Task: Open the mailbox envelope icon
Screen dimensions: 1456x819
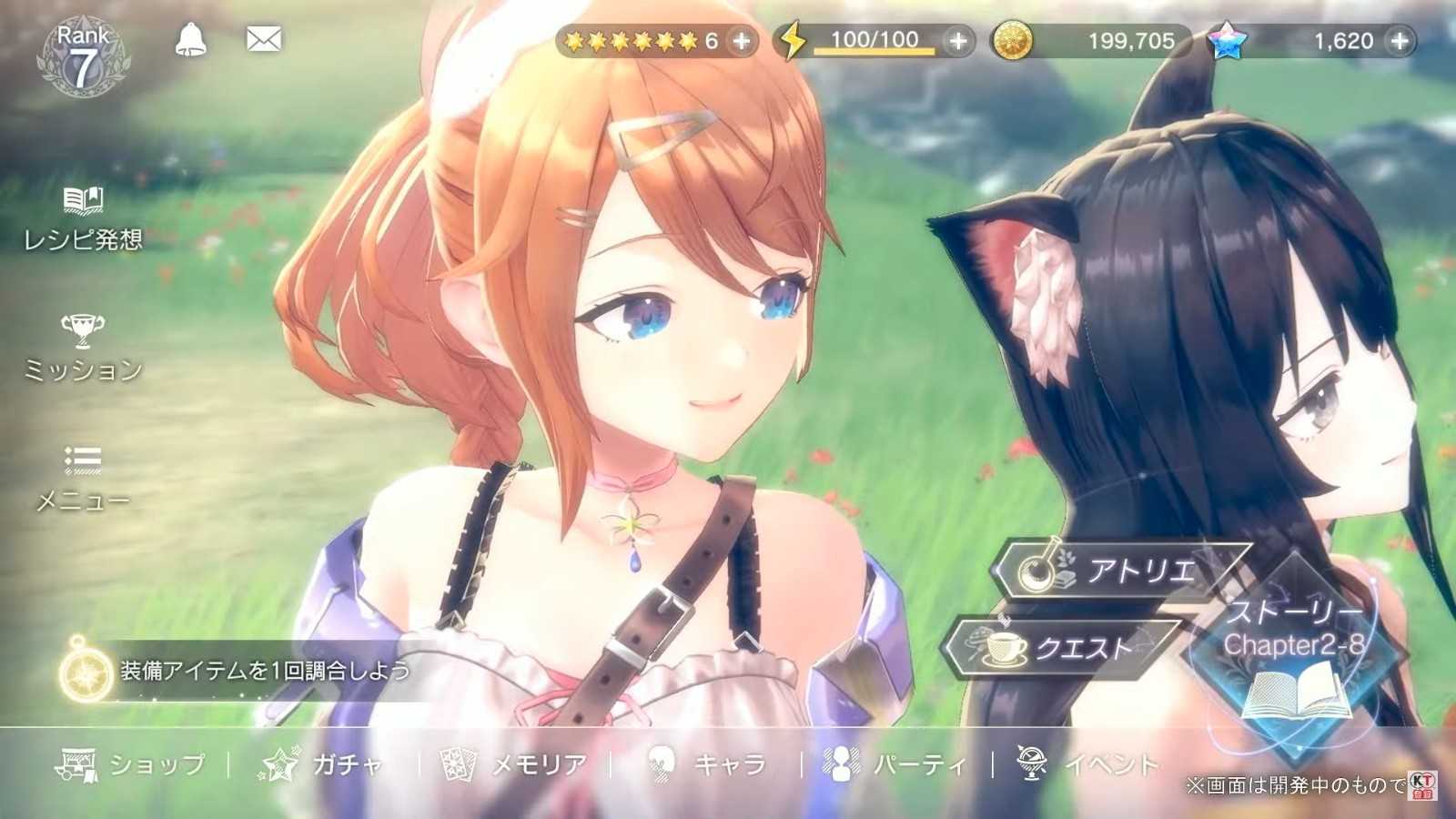Action: (264, 39)
